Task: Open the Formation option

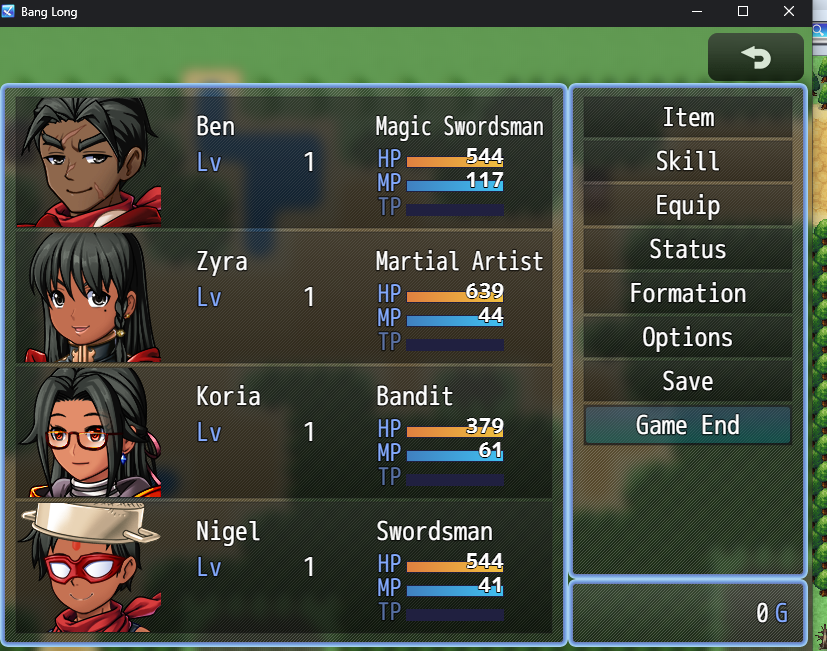Action: tap(688, 294)
